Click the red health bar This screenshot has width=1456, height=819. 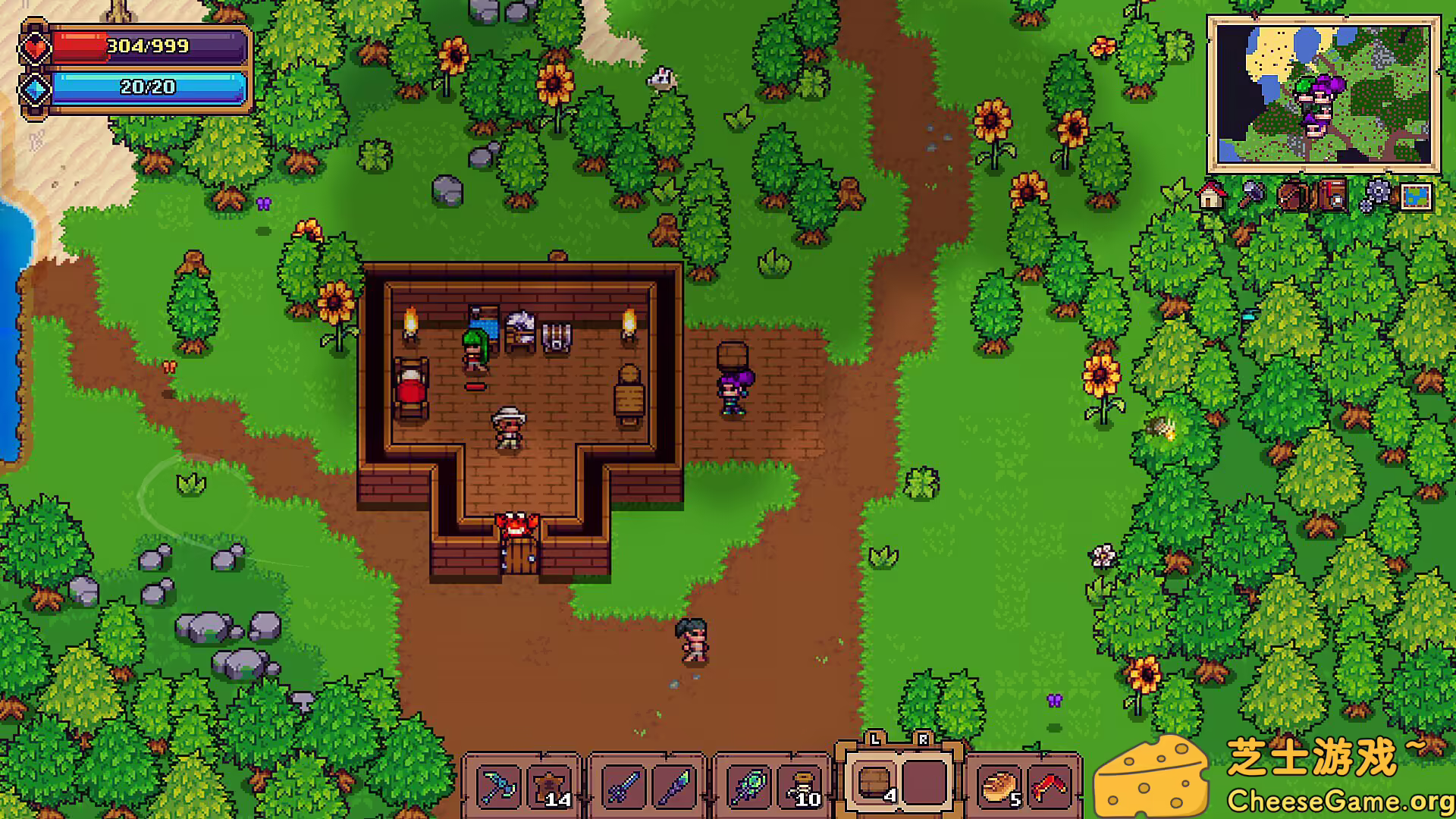coord(148,47)
